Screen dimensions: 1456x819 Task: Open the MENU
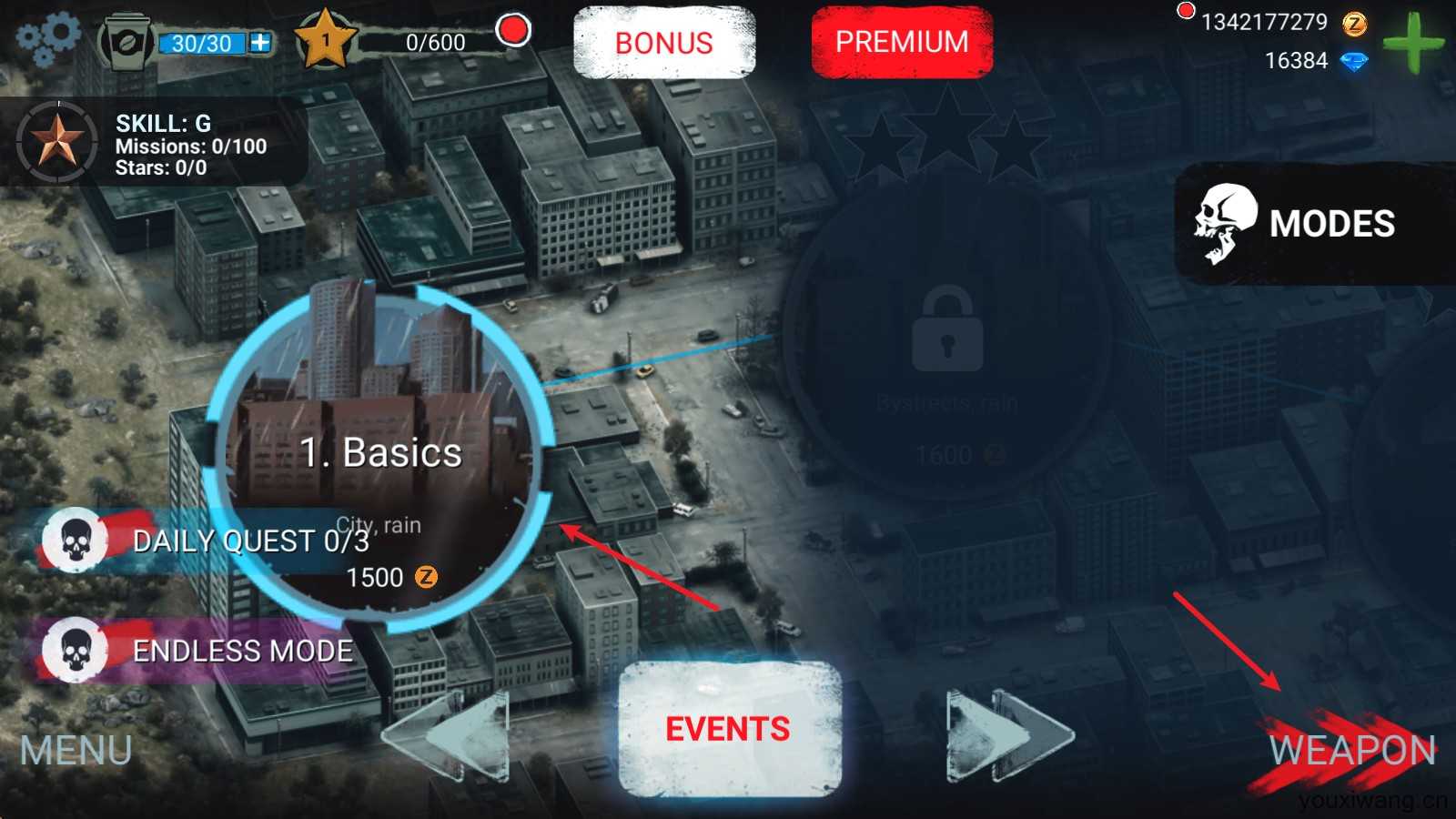(x=76, y=751)
